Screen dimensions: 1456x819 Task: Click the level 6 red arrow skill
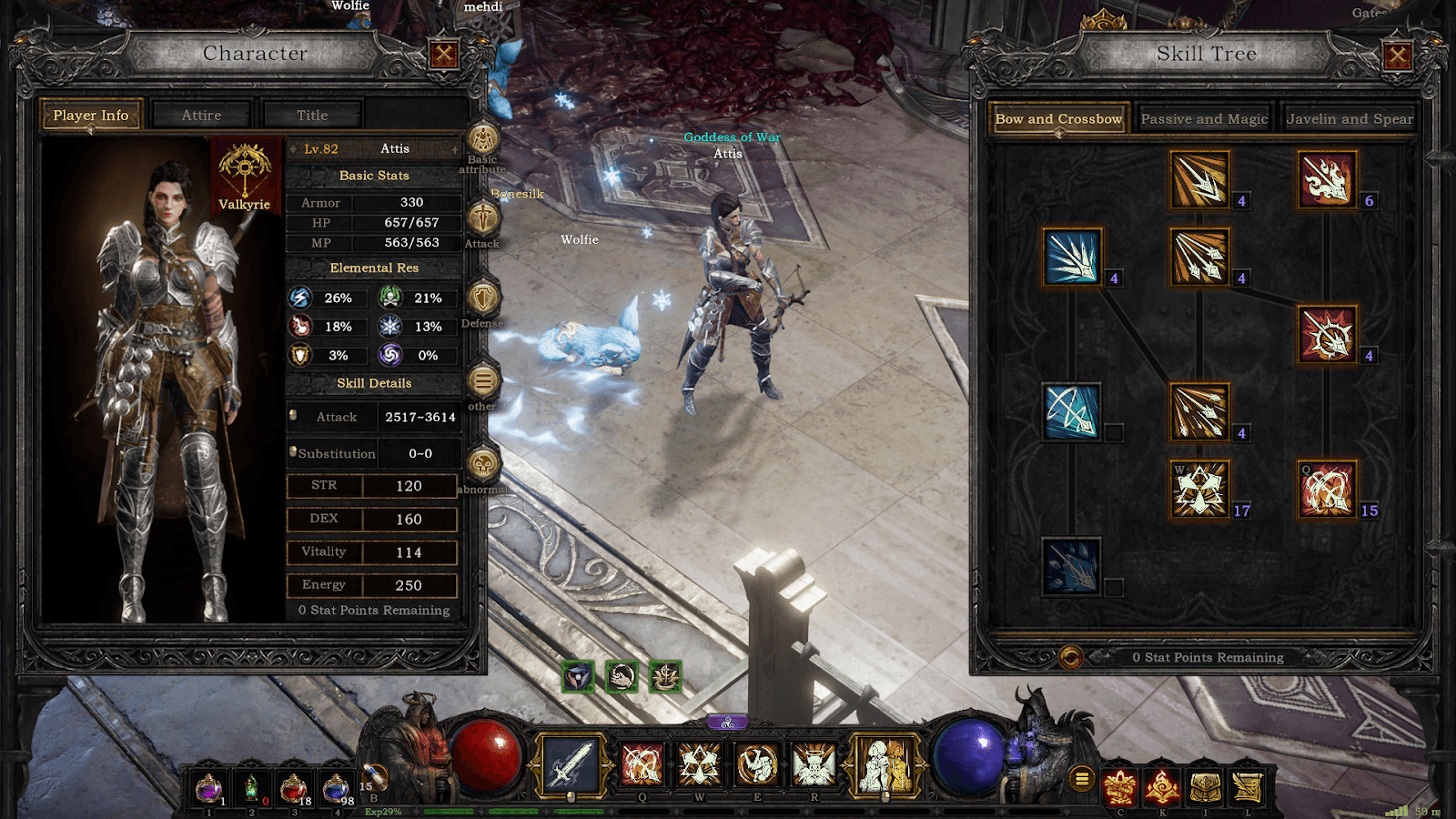[1327, 179]
